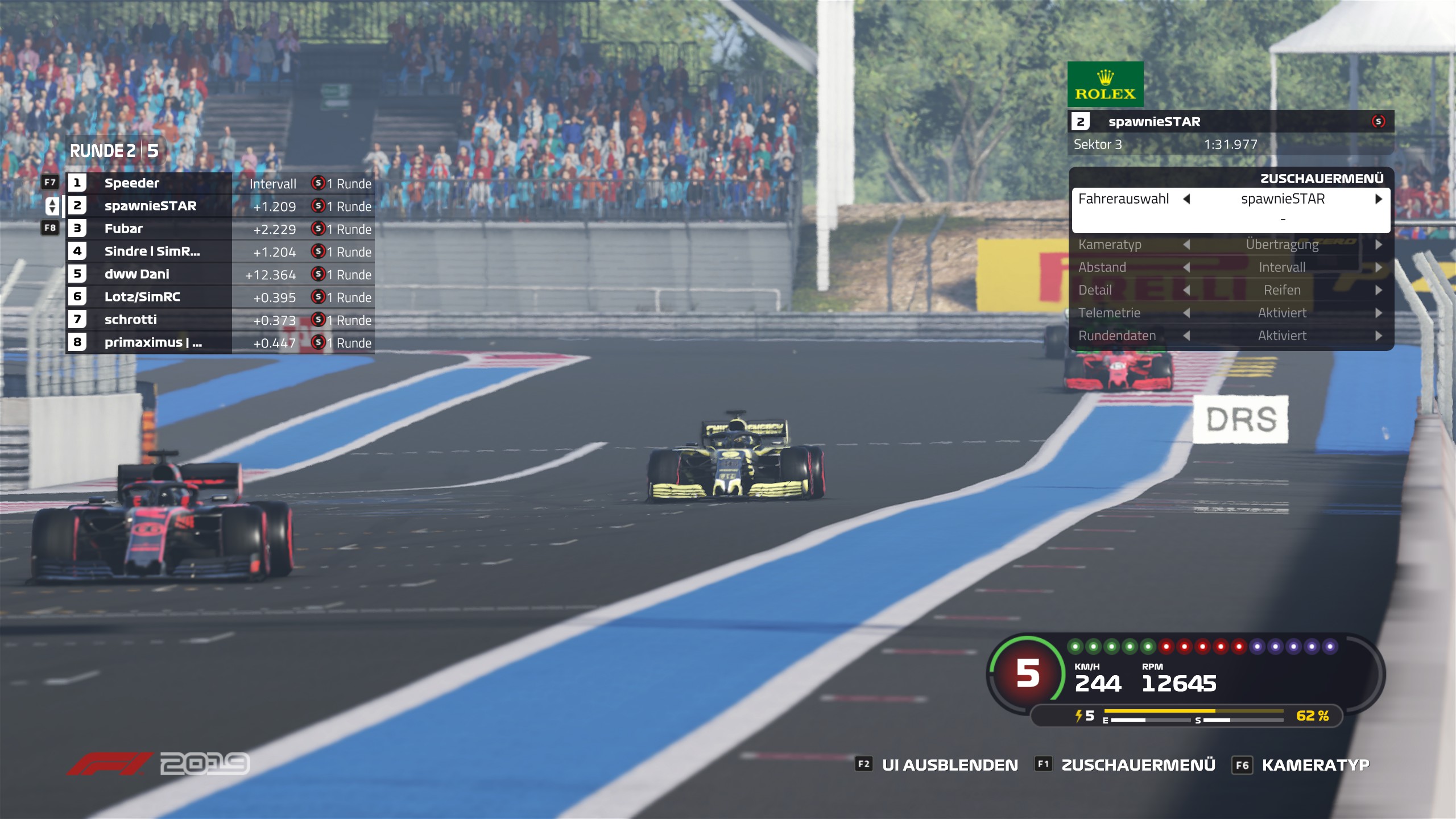
Task: Change Kameratyp to the next option
Action: pos(1379,245)
